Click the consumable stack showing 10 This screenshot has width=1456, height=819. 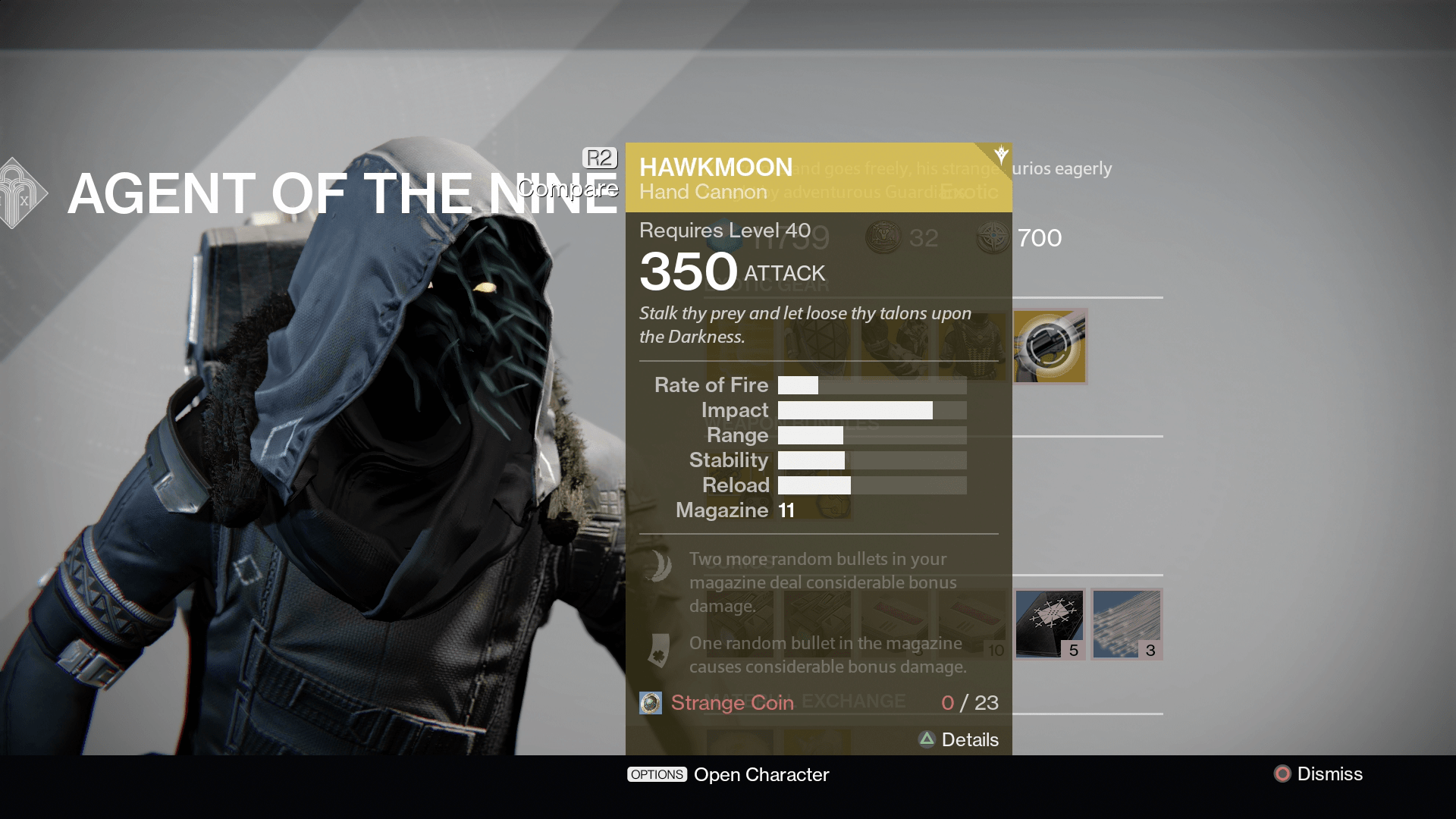972,624
